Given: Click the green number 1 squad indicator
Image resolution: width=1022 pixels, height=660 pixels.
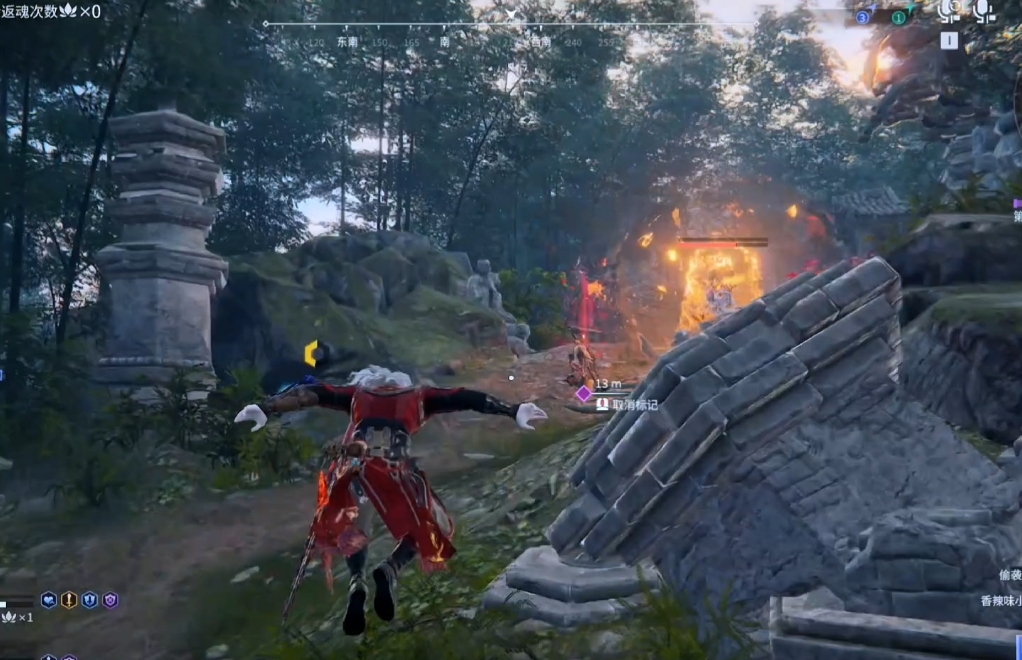Looking at the screenshot, I should [x=898, y=17].
